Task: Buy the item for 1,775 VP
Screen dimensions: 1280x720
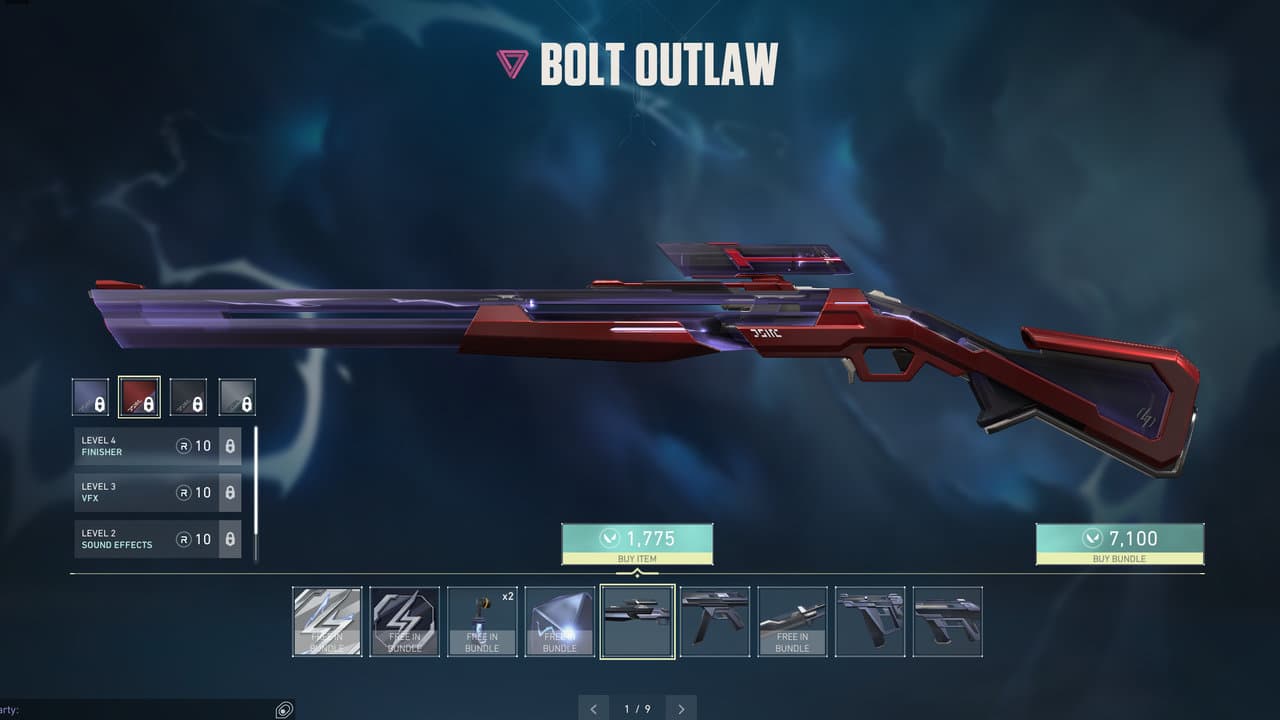Action: [639, 543]
